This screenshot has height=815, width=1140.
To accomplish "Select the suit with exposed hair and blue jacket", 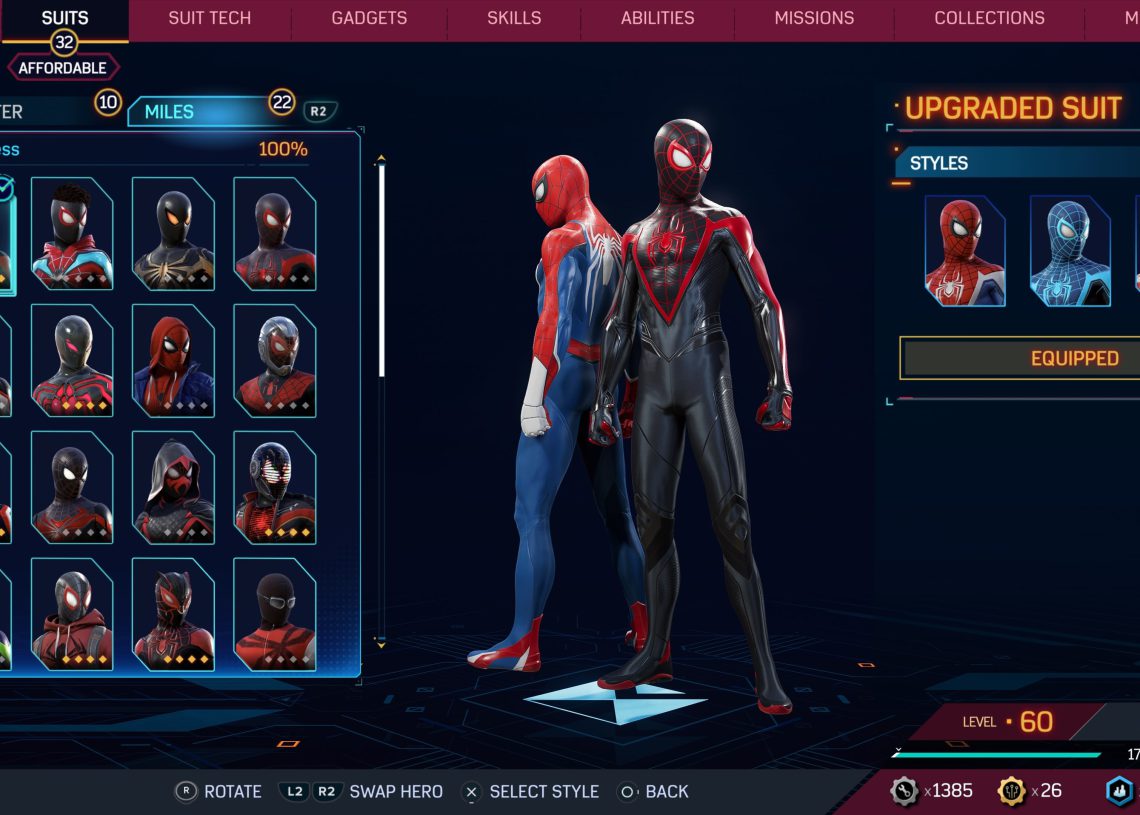I will [72, 233].
